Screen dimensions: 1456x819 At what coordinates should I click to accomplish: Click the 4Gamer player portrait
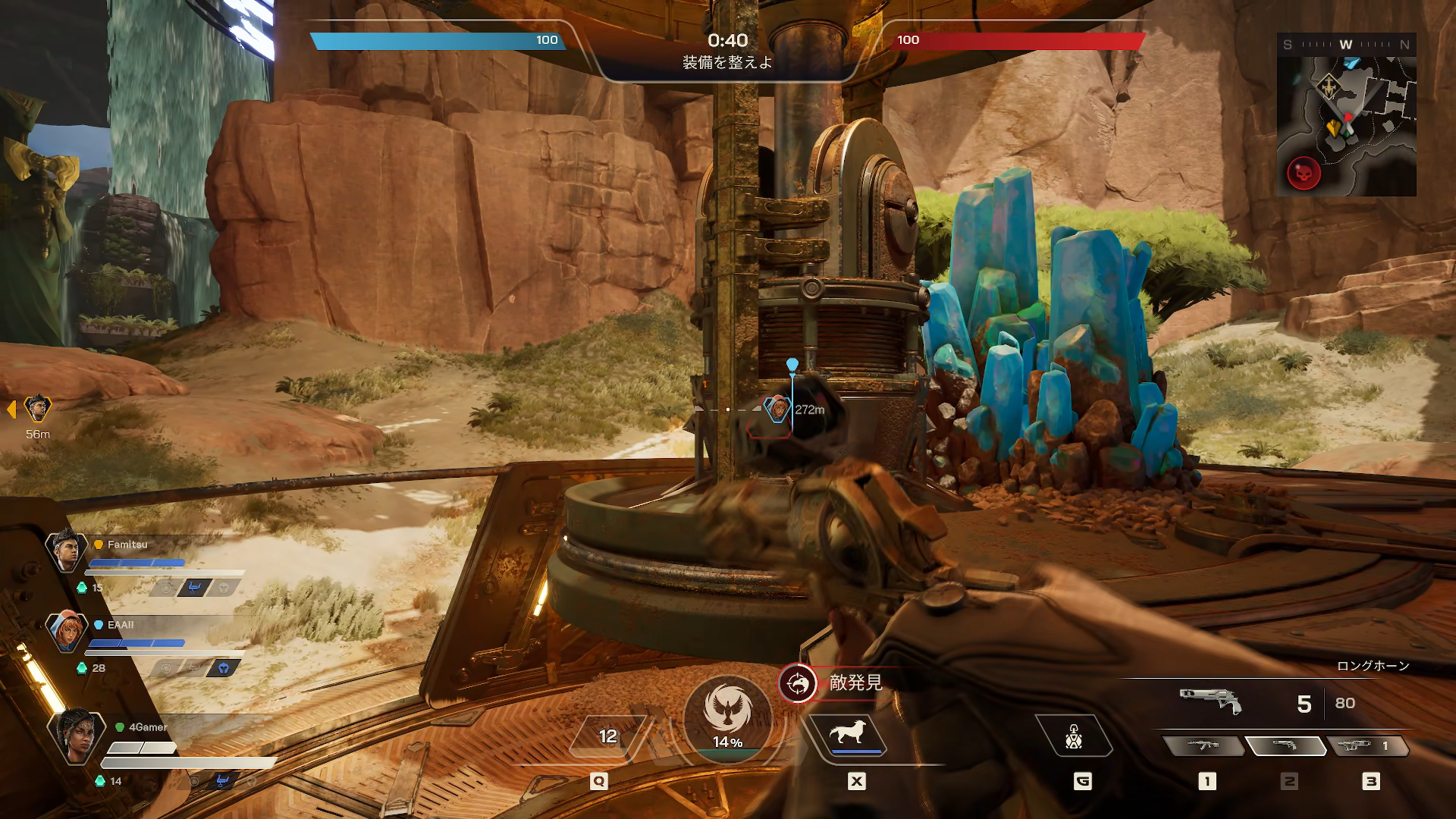[76, 734]
